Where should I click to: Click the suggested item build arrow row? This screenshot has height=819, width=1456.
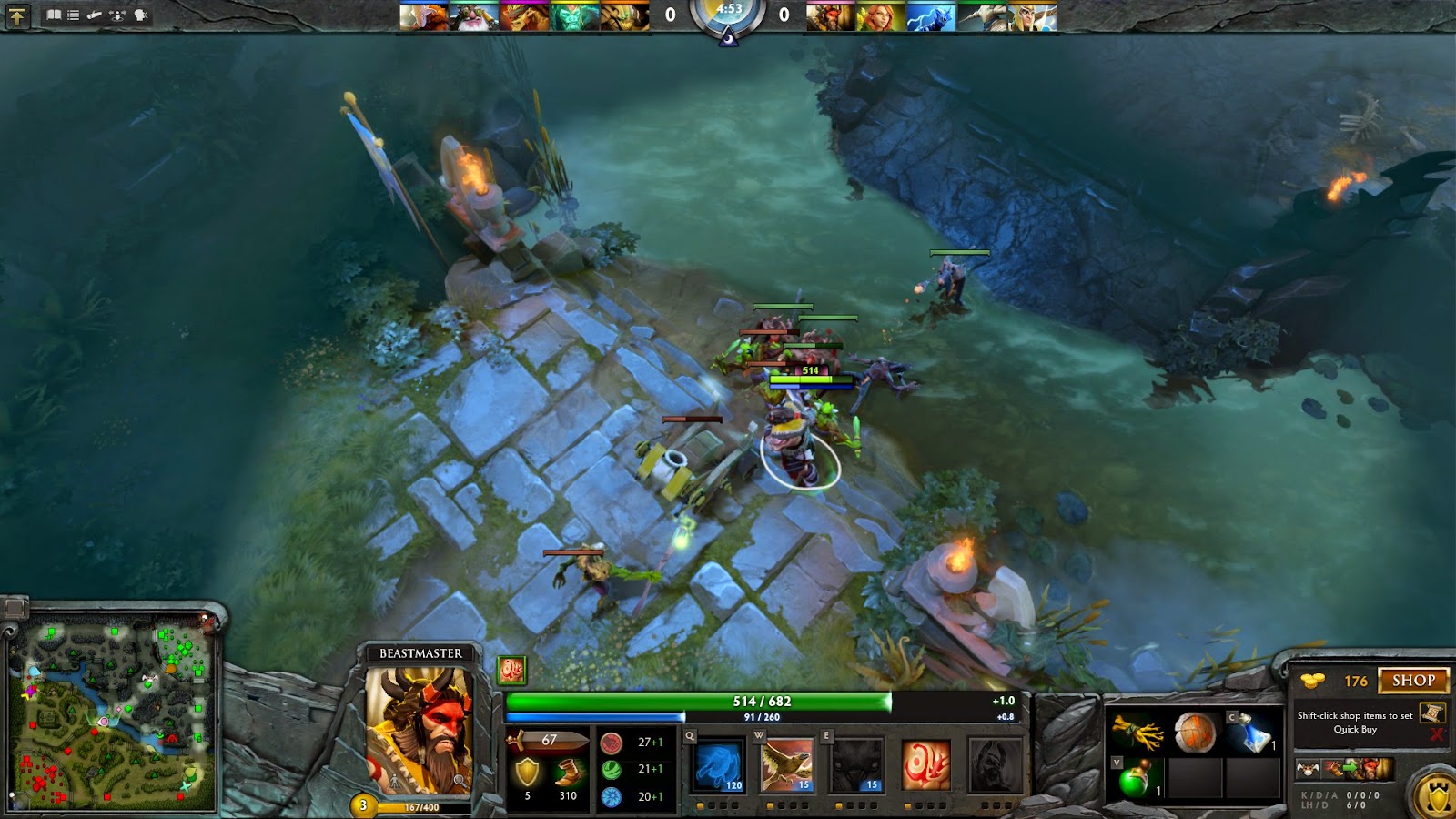click(x=1351, y=769)
